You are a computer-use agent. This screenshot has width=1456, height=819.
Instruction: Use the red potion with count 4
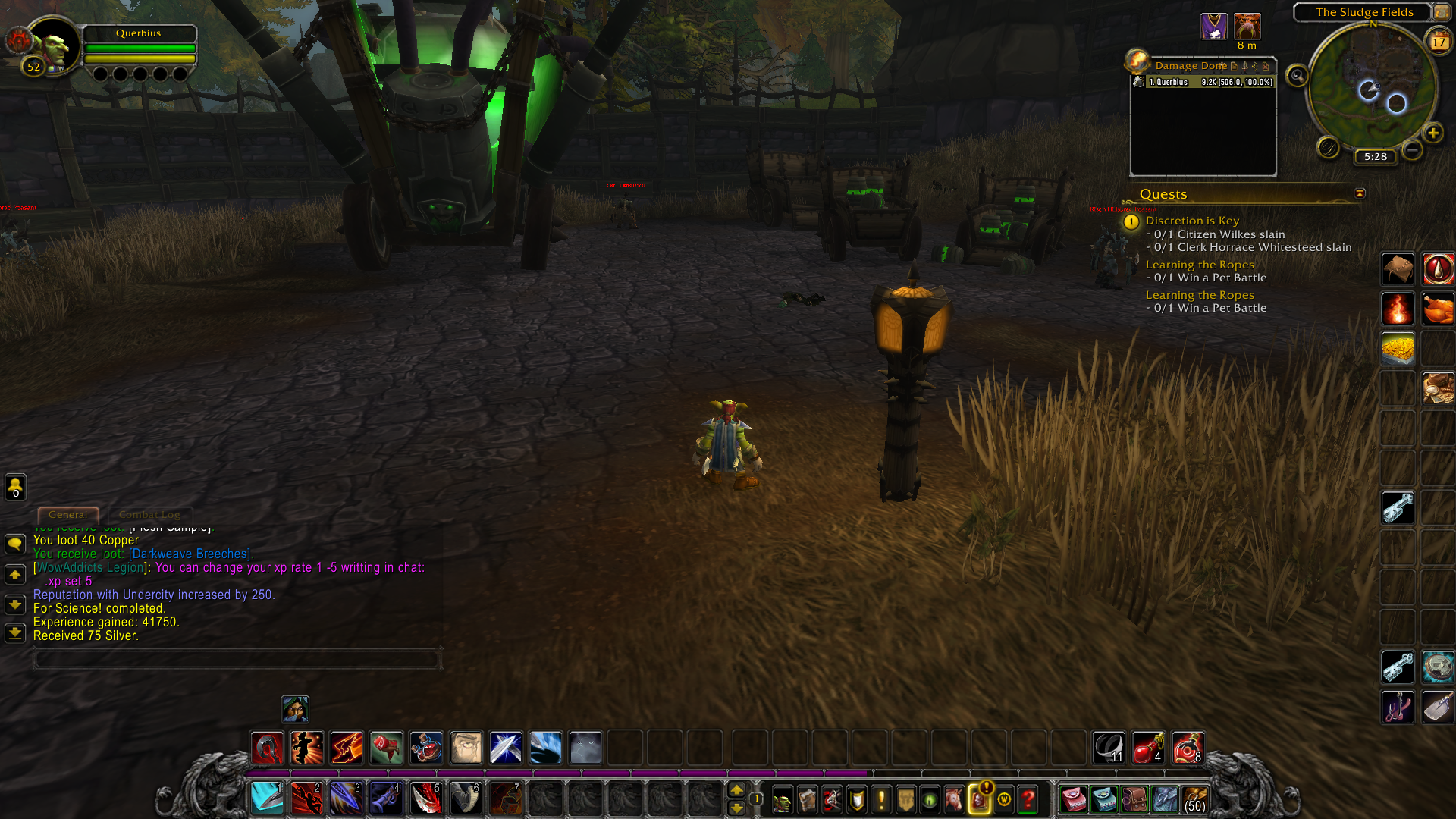pyautogui.click(x=1147, y=748)
